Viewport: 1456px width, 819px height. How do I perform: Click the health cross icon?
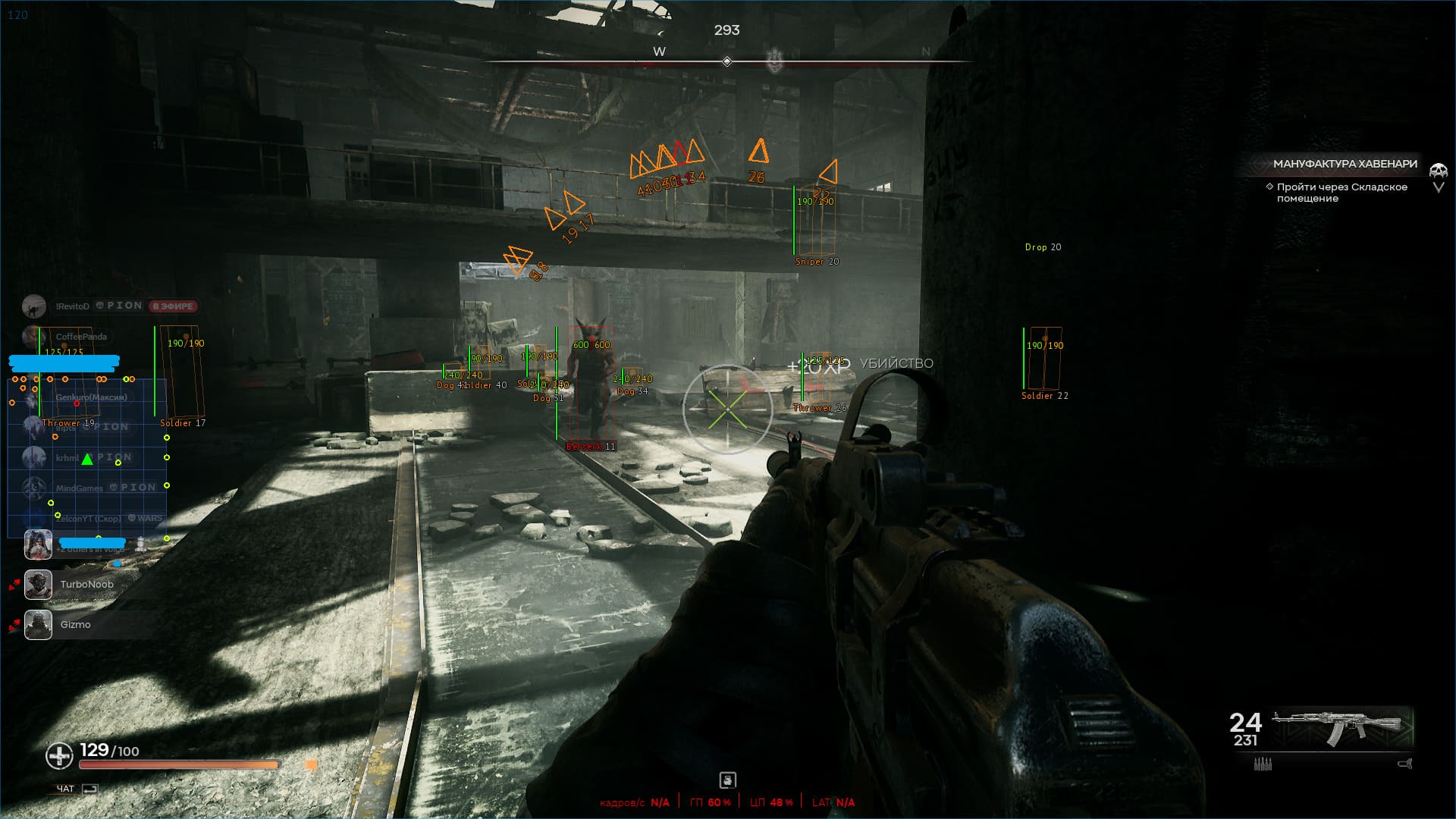coord(59,755)
